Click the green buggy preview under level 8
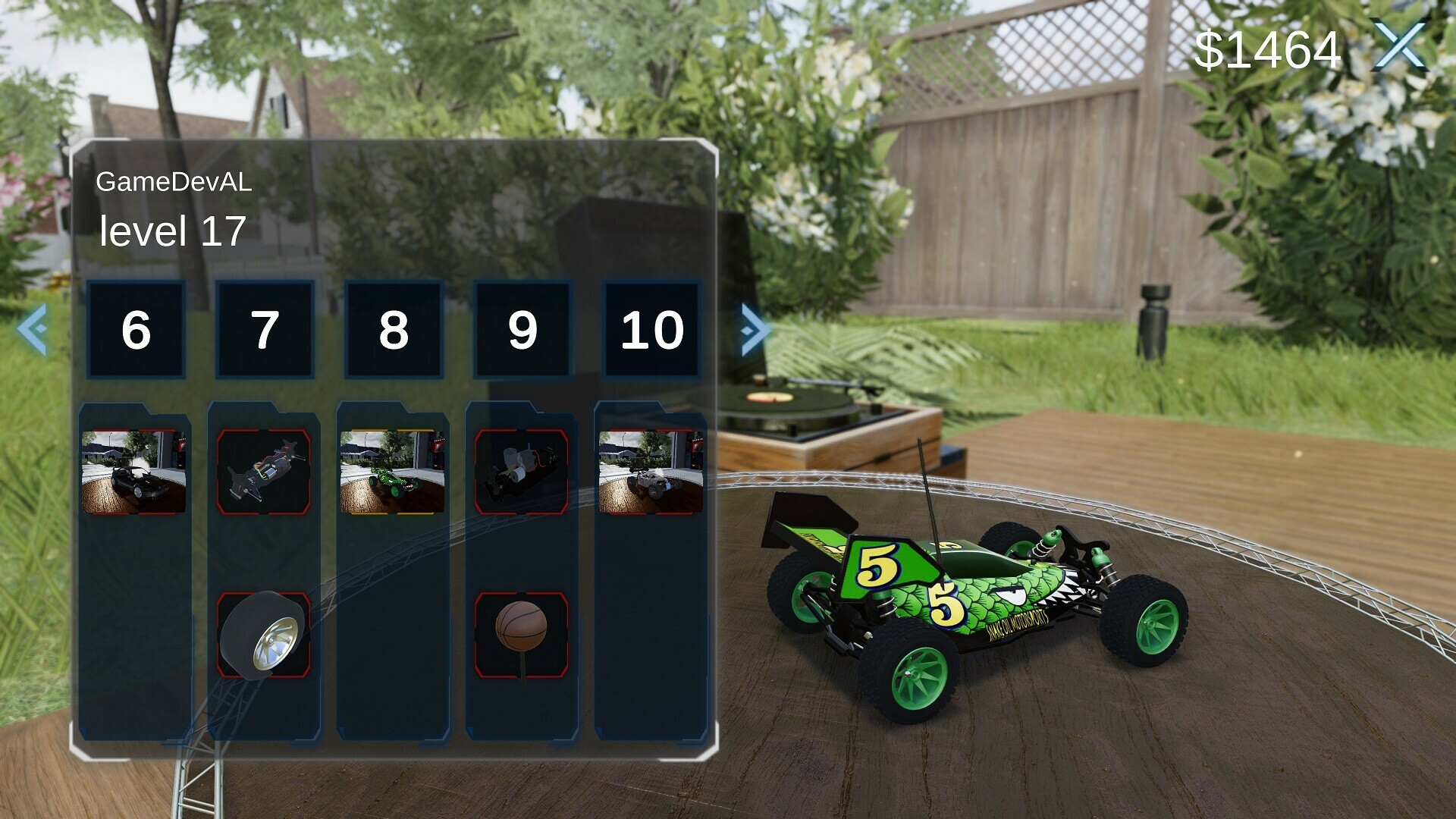Viewport: 1456px width, 819px height. point(391,470)
